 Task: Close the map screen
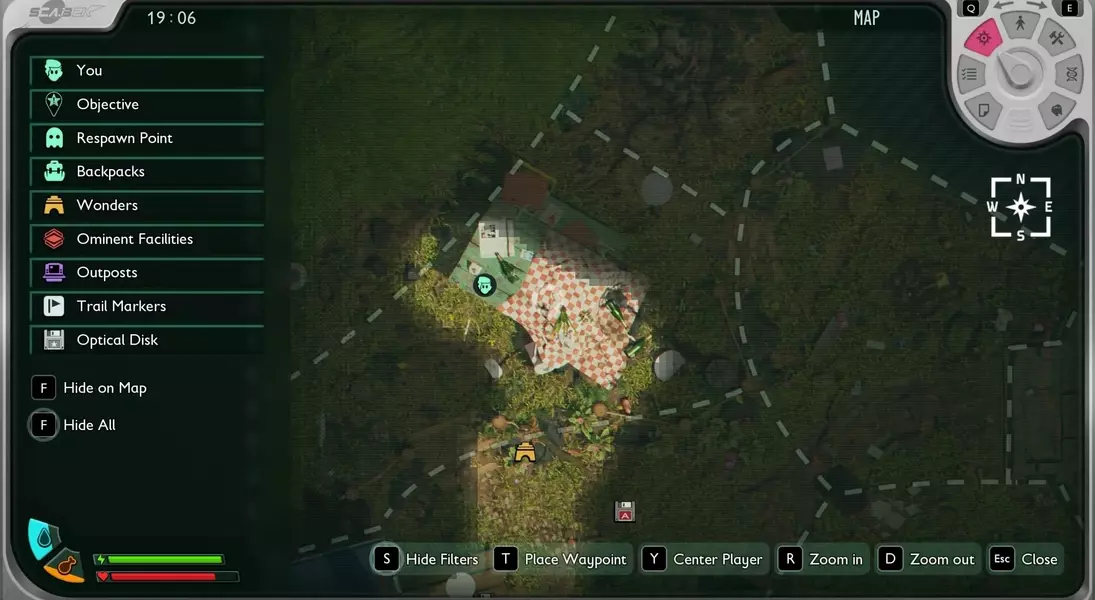coord(1023,559)
